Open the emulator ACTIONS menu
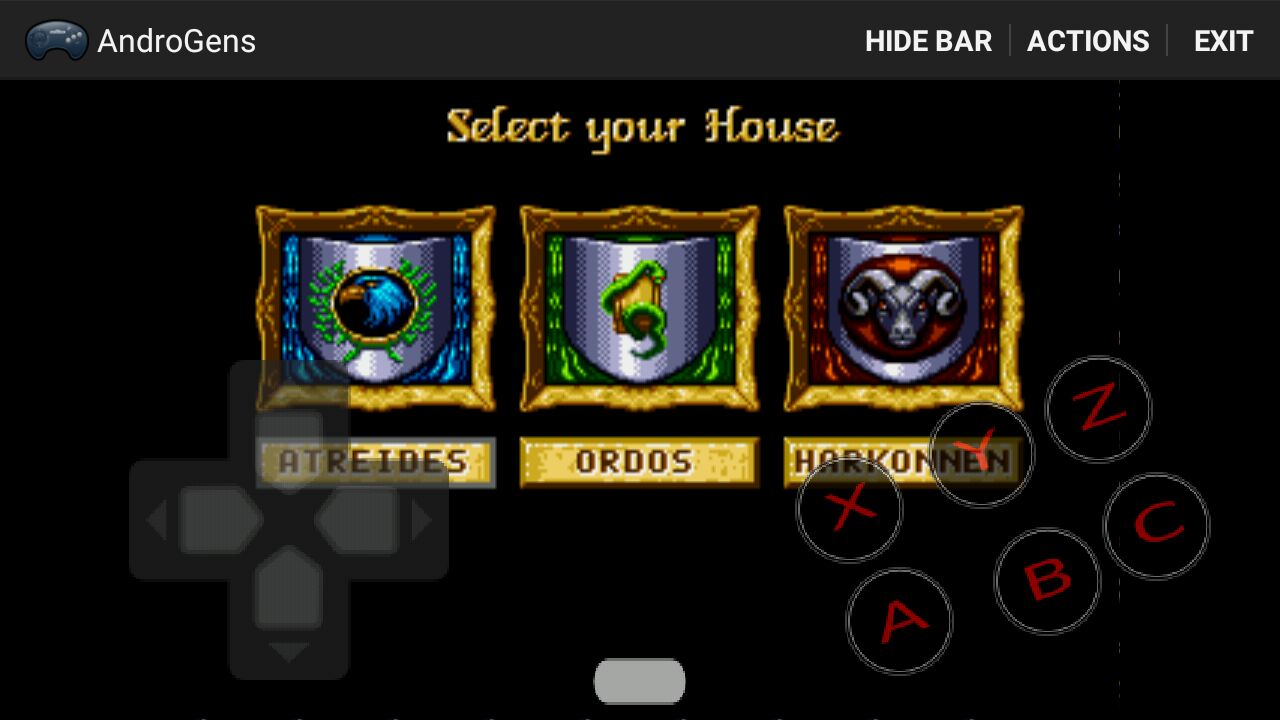The image size is (1280, 720). [x=1088, y=41]
